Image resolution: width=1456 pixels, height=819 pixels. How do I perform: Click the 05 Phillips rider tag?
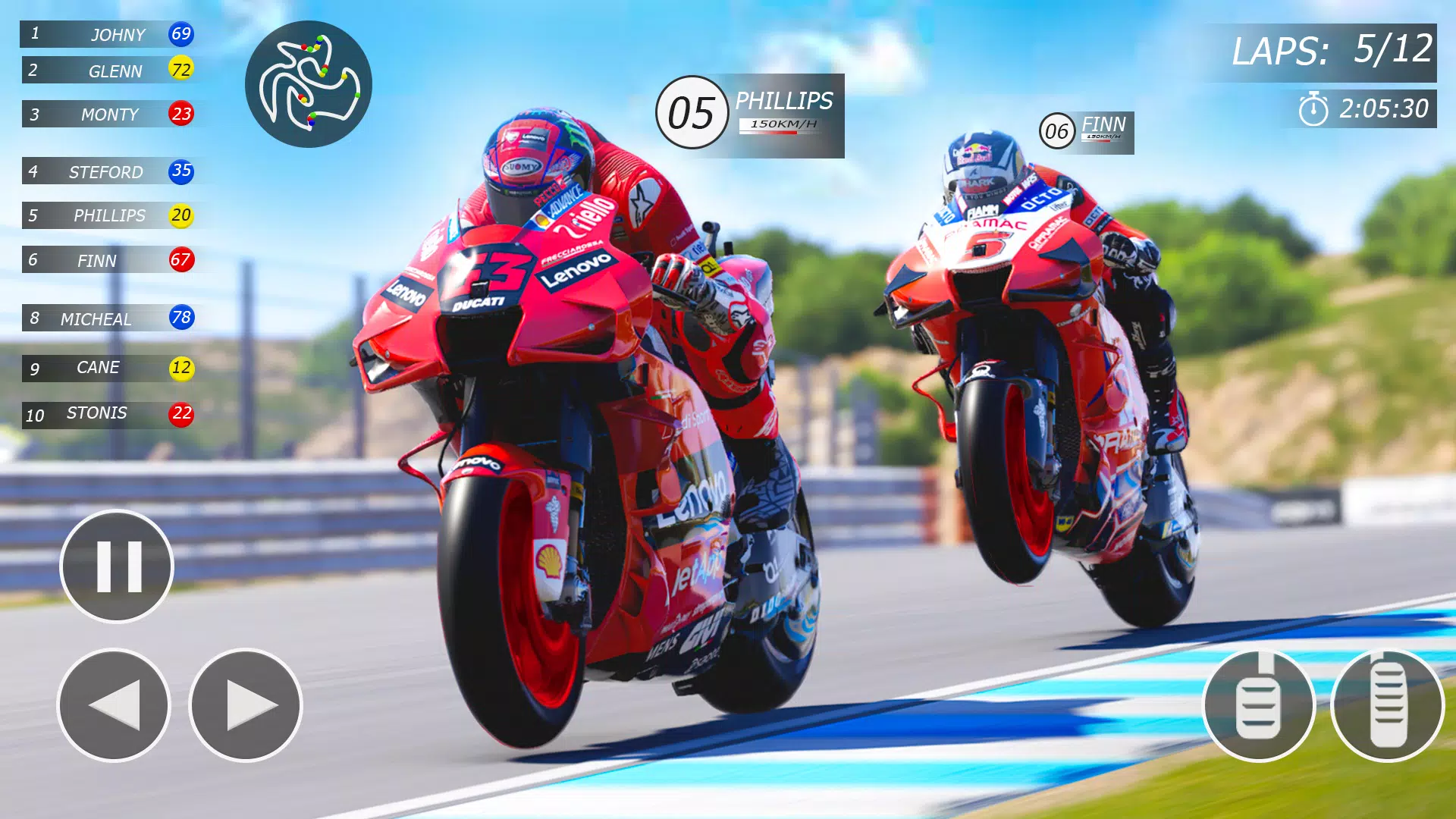tap(751, 115)
